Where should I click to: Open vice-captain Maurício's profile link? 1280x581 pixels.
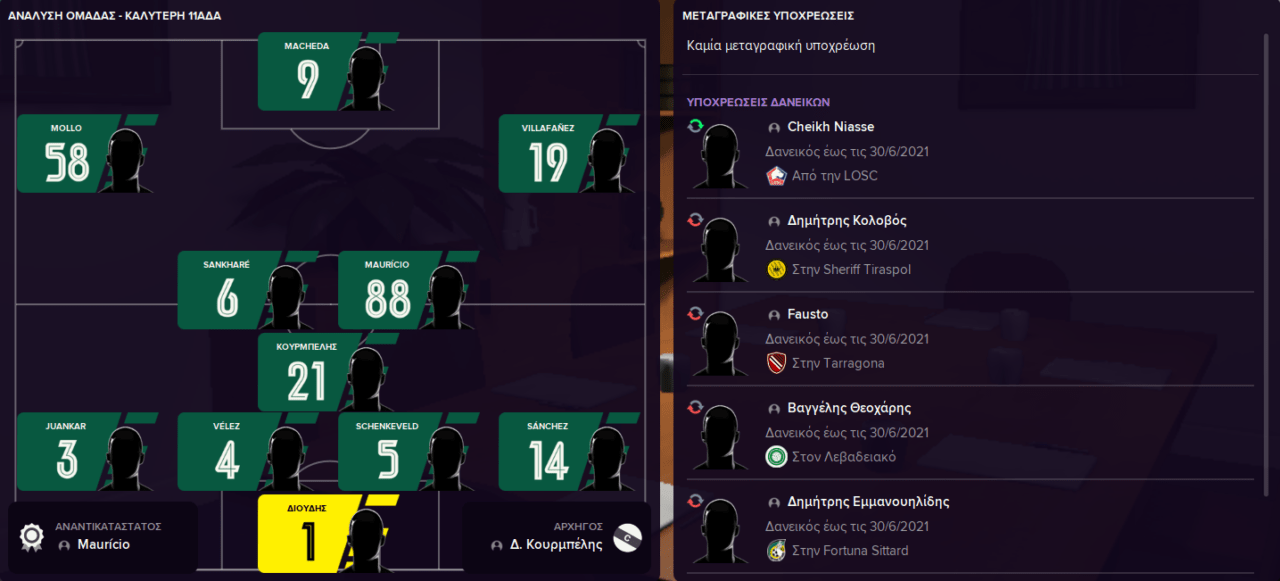(x=104, y=545)
